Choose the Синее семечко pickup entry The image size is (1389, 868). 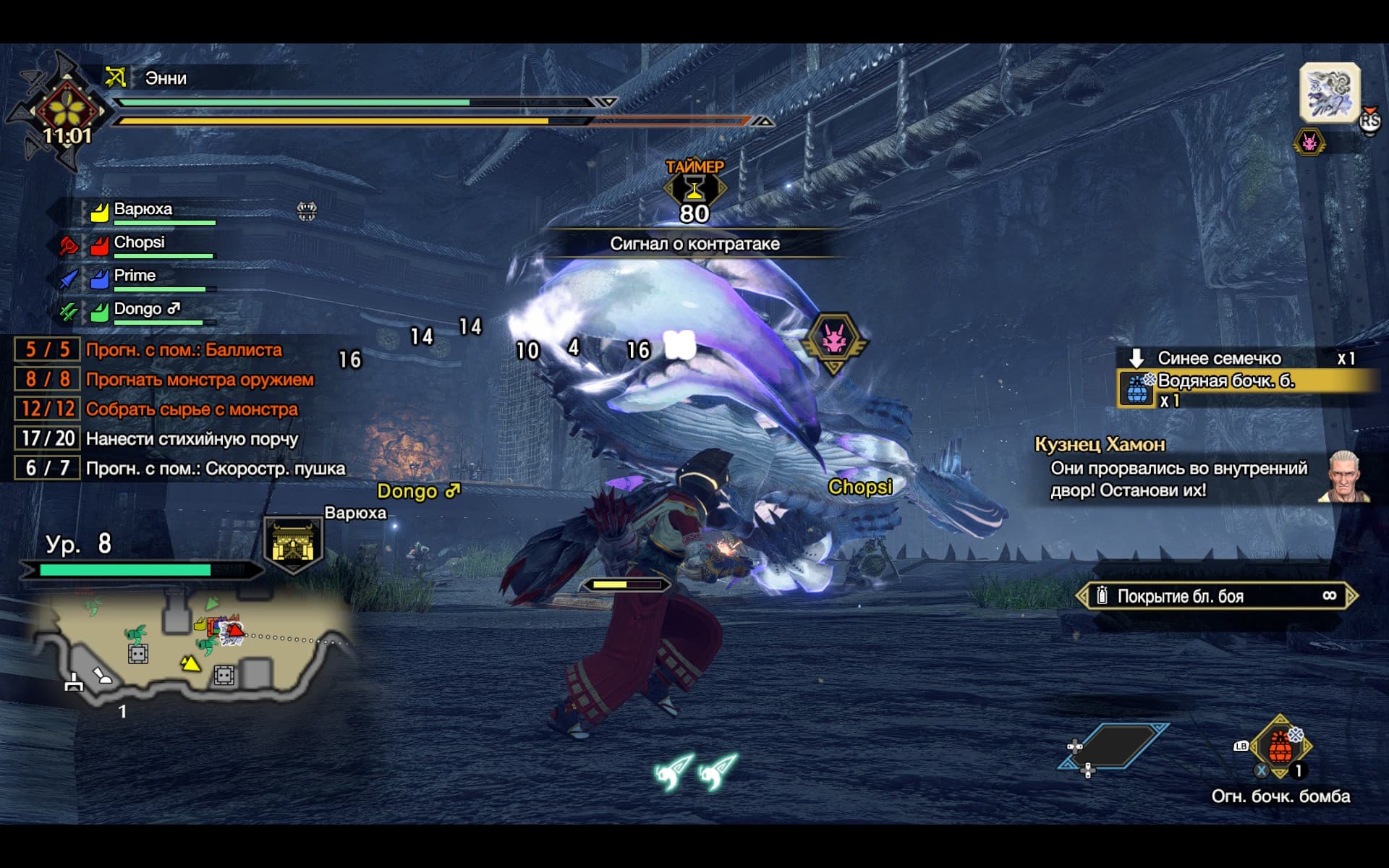click(x=1219, y=358)
